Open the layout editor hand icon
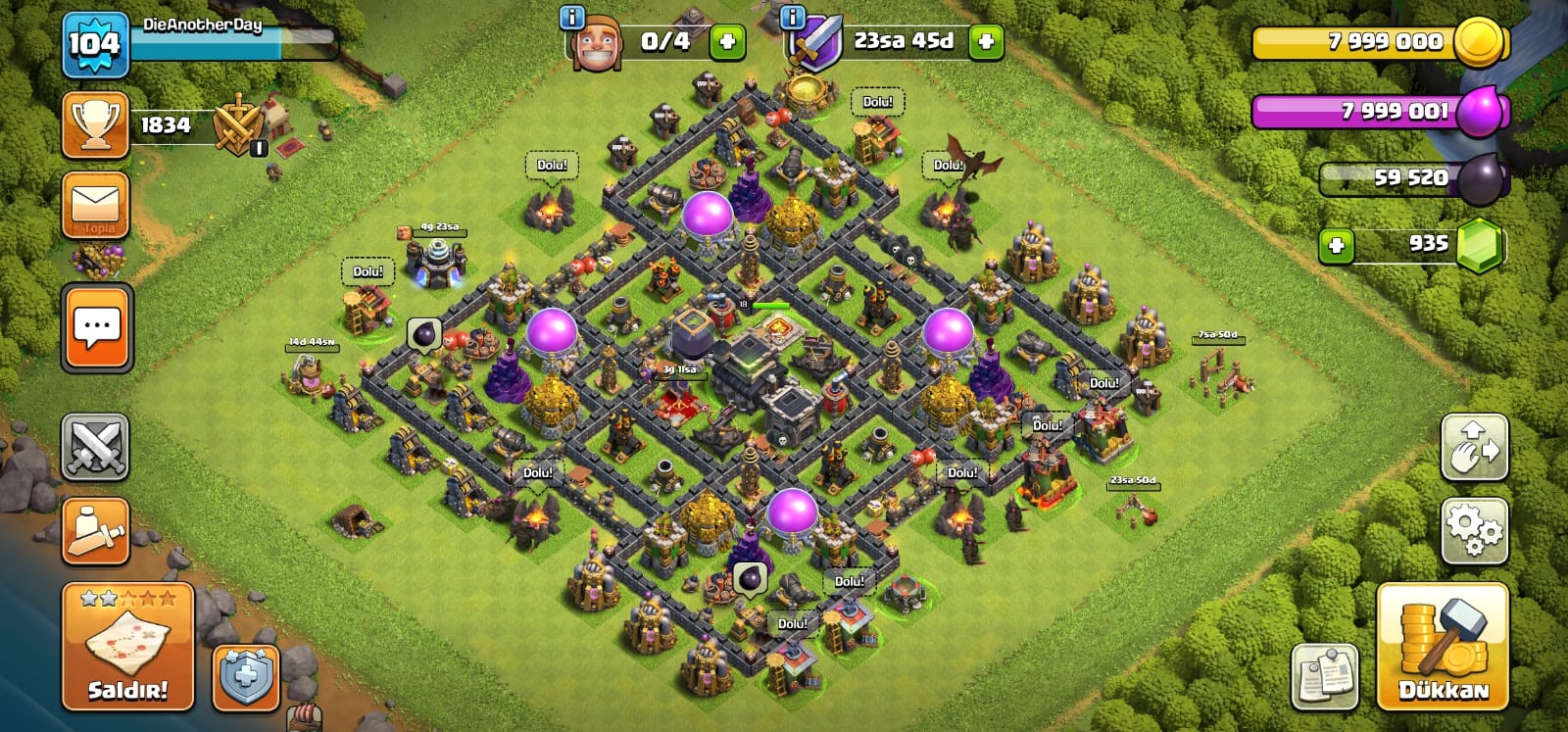Screen dimensions: 1568x732 click(1474, 447)
